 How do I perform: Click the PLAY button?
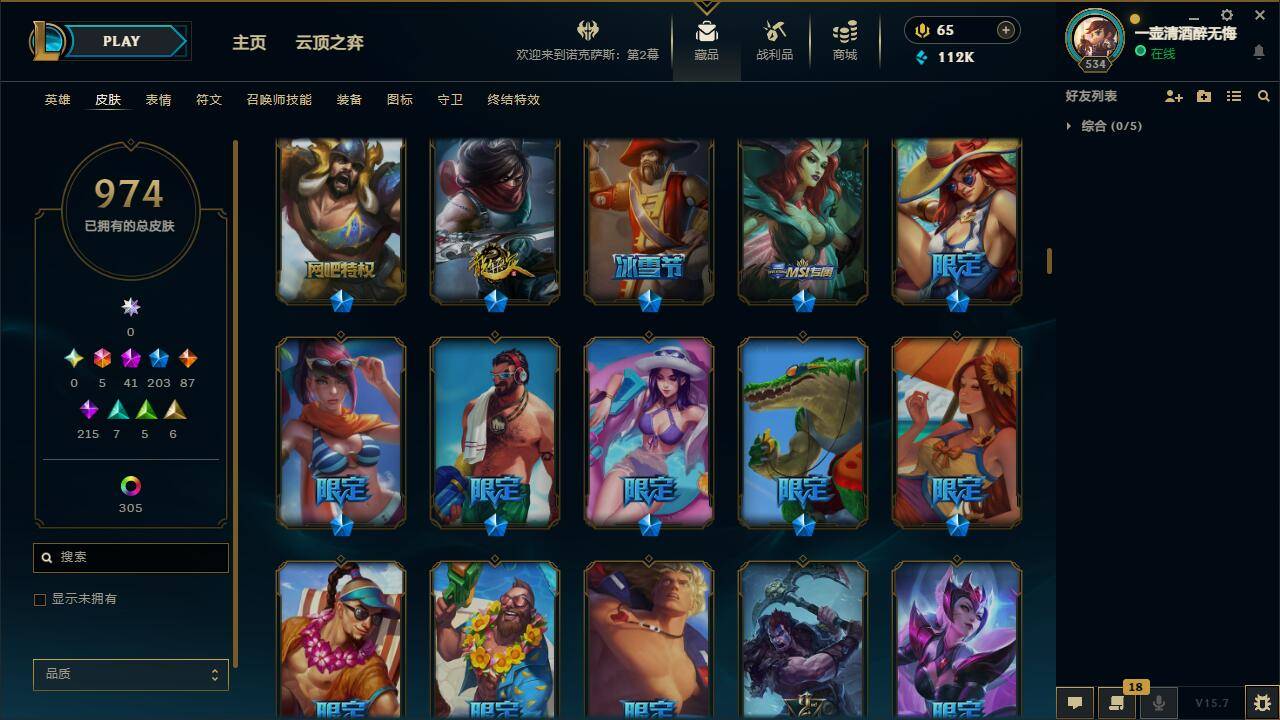point(120,41)
